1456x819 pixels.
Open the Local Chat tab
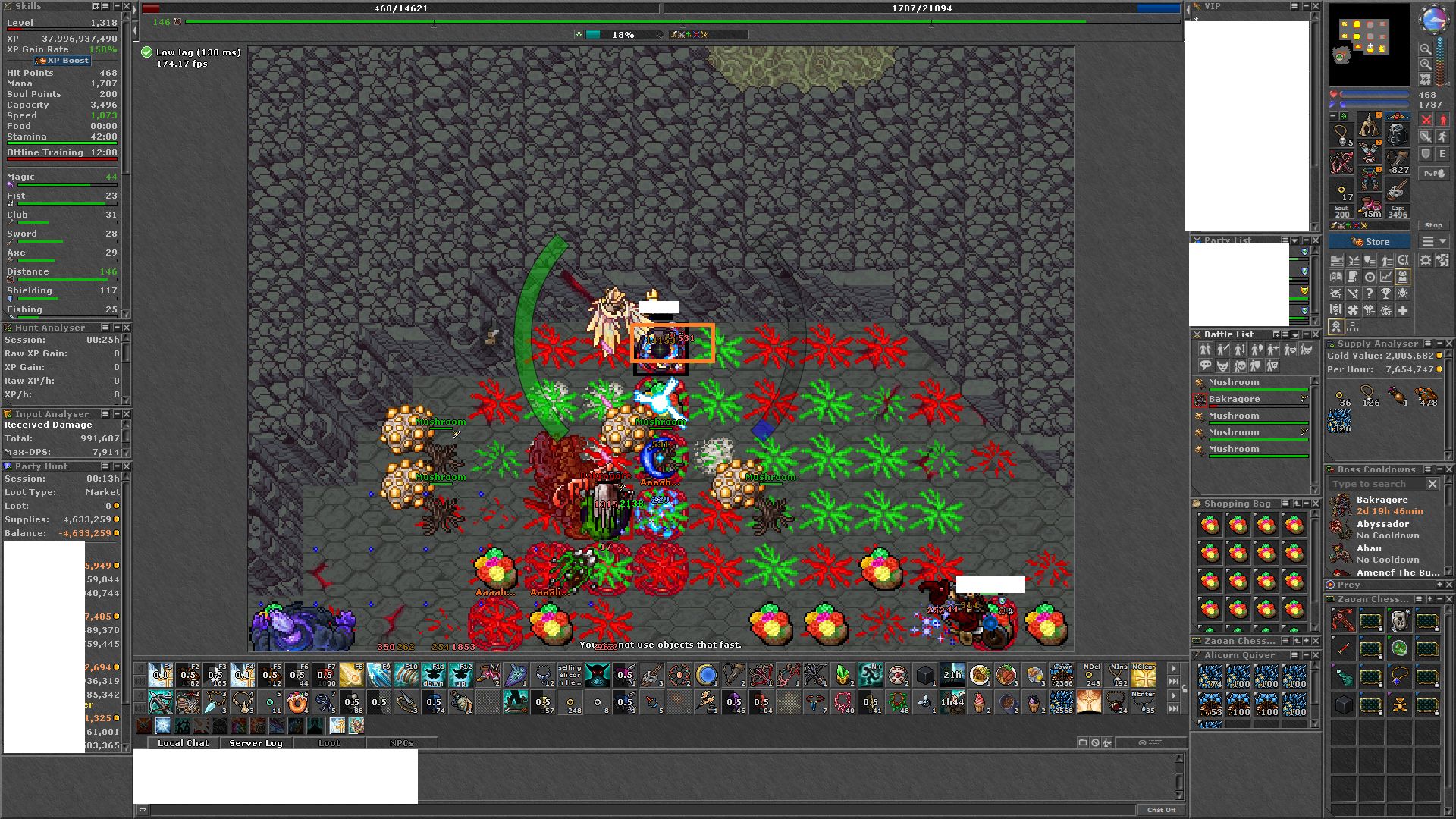pos(183,743)
